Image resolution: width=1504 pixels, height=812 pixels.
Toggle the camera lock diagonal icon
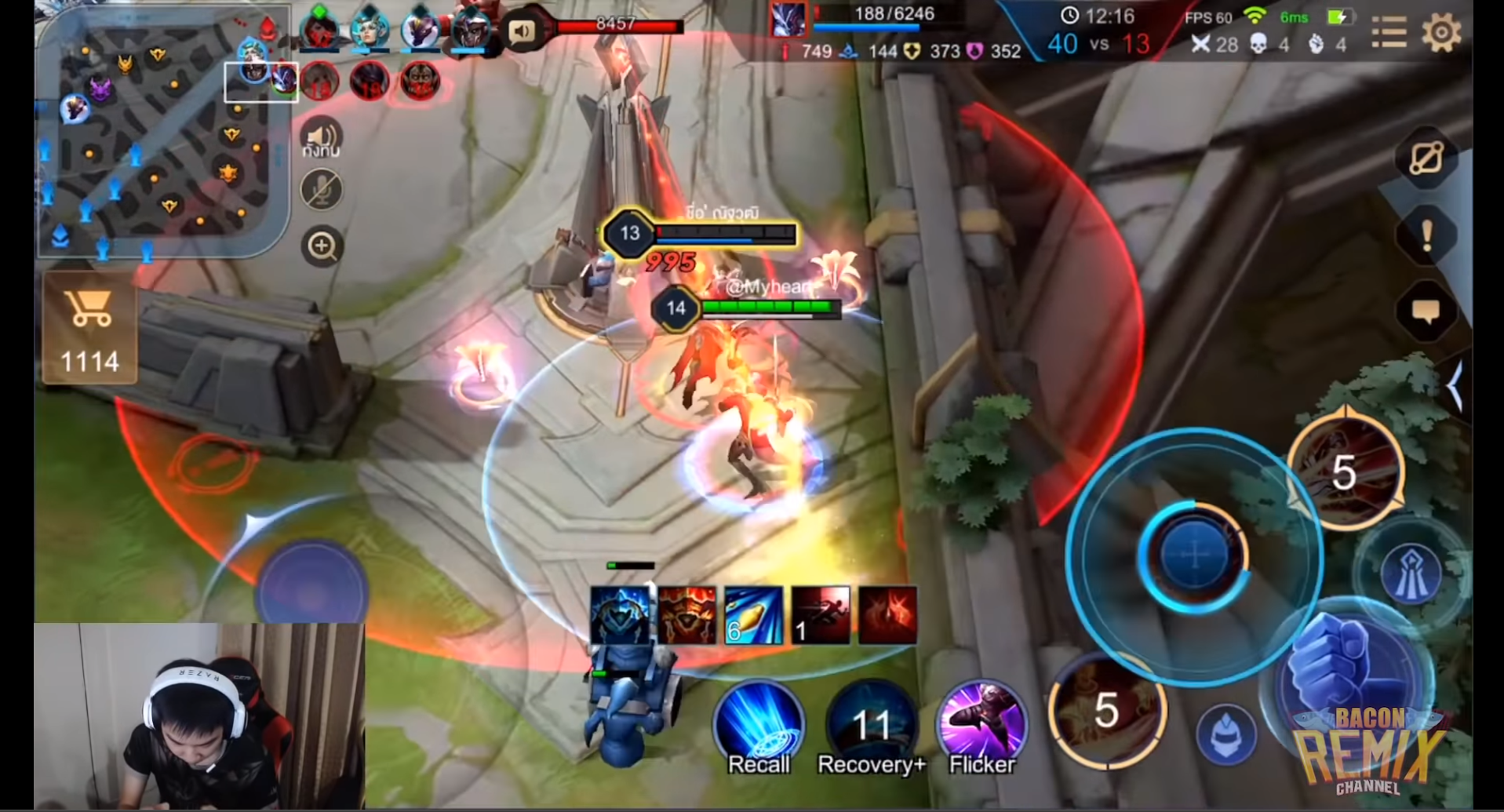(x=1426, y=158)
